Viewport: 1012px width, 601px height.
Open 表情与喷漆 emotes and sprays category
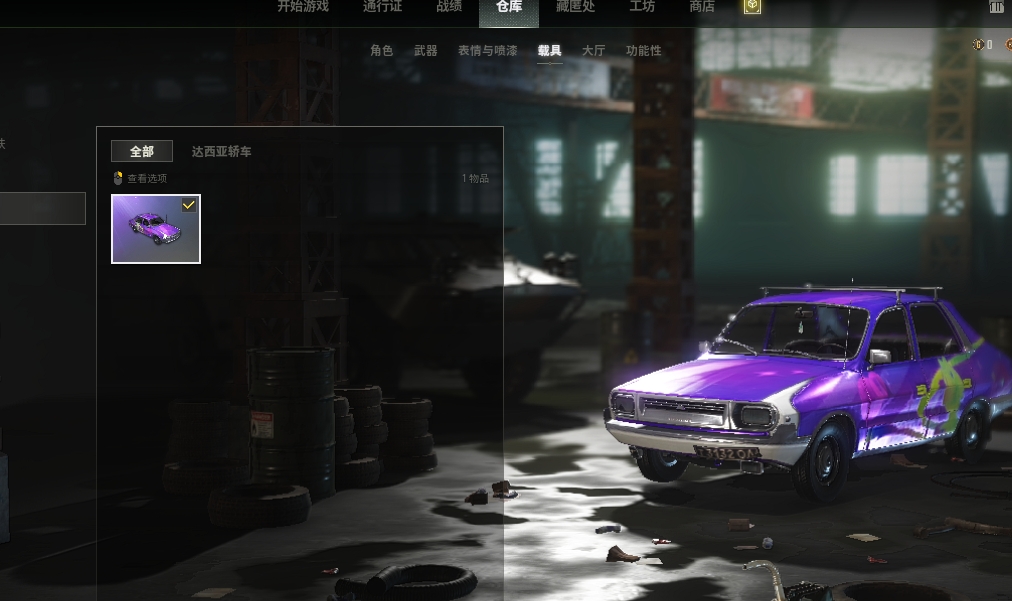coord(487,51)
